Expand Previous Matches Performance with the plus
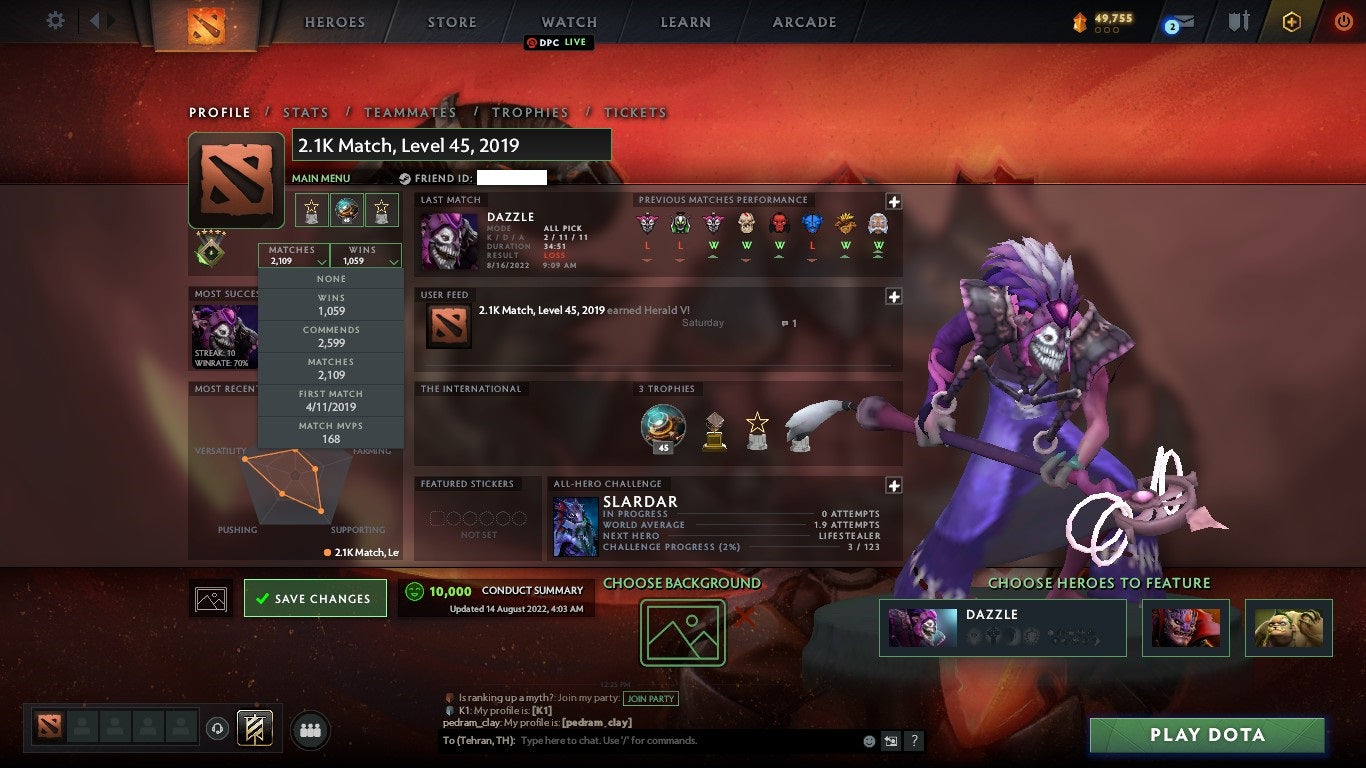The width and height of the screenshot is (1366, 768). tap(893, 202)
